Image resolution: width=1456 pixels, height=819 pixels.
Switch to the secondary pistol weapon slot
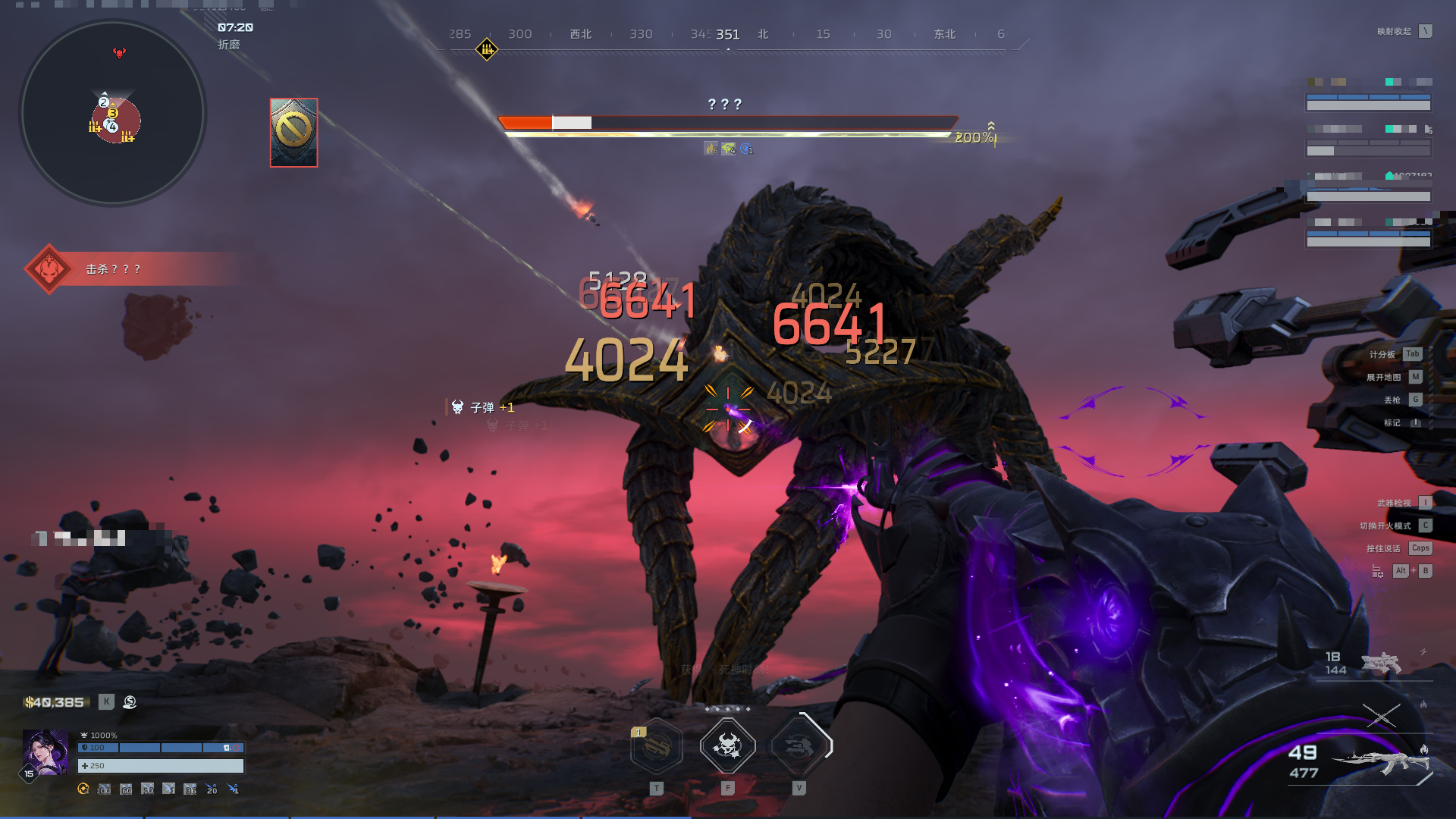tap(1380, 663)
